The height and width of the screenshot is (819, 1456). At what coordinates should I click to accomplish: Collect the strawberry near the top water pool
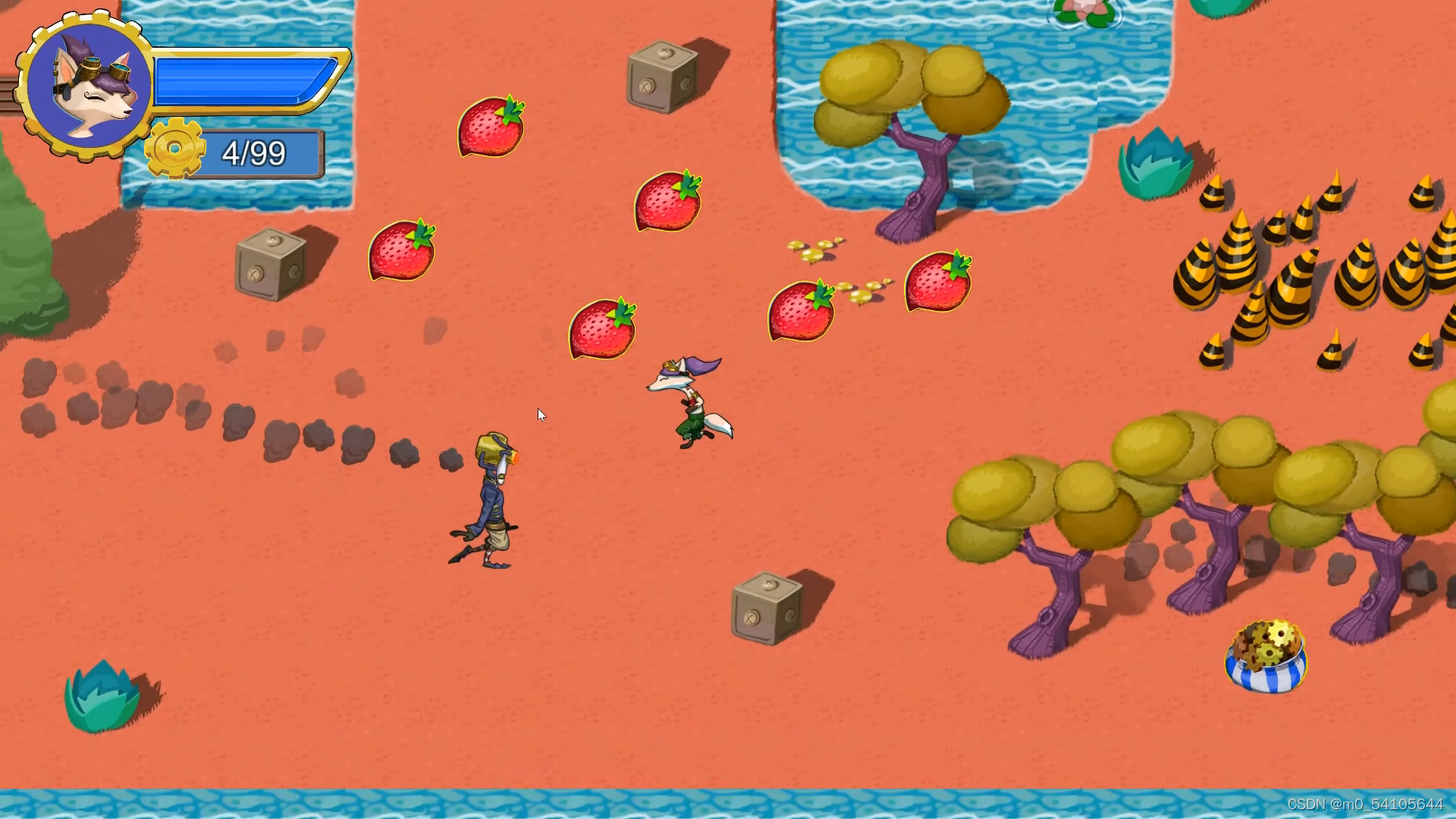coord(489,127)
